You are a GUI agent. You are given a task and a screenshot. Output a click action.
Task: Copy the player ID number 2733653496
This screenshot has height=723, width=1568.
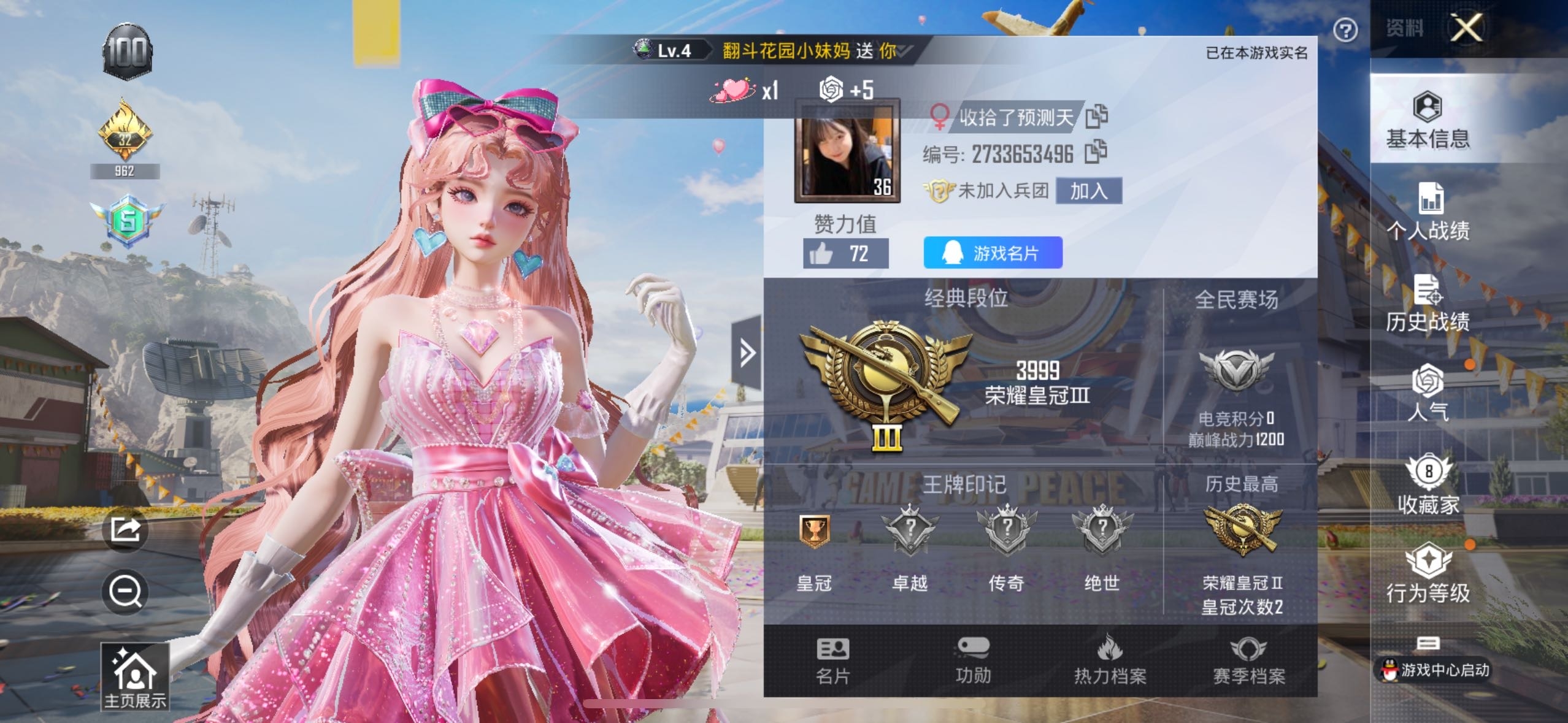1096,153
